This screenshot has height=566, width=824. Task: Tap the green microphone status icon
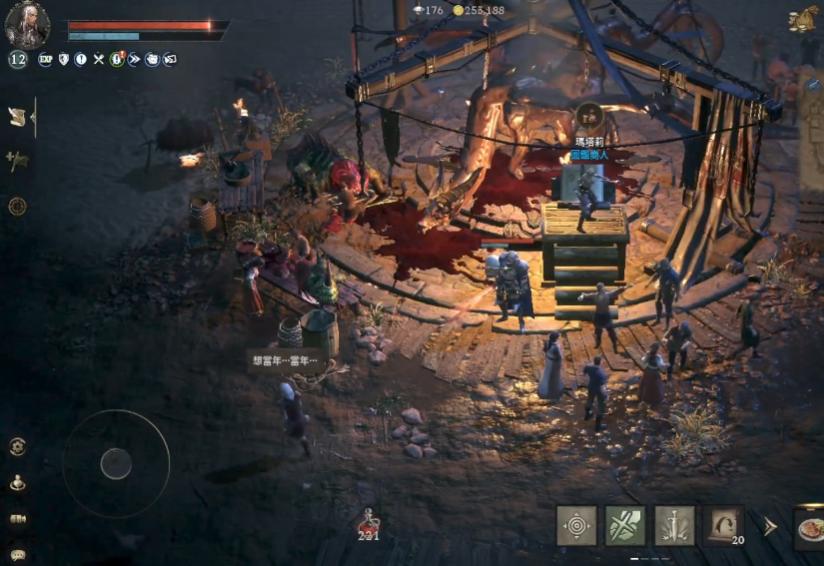pyautogui.click(x=117, y=60)
